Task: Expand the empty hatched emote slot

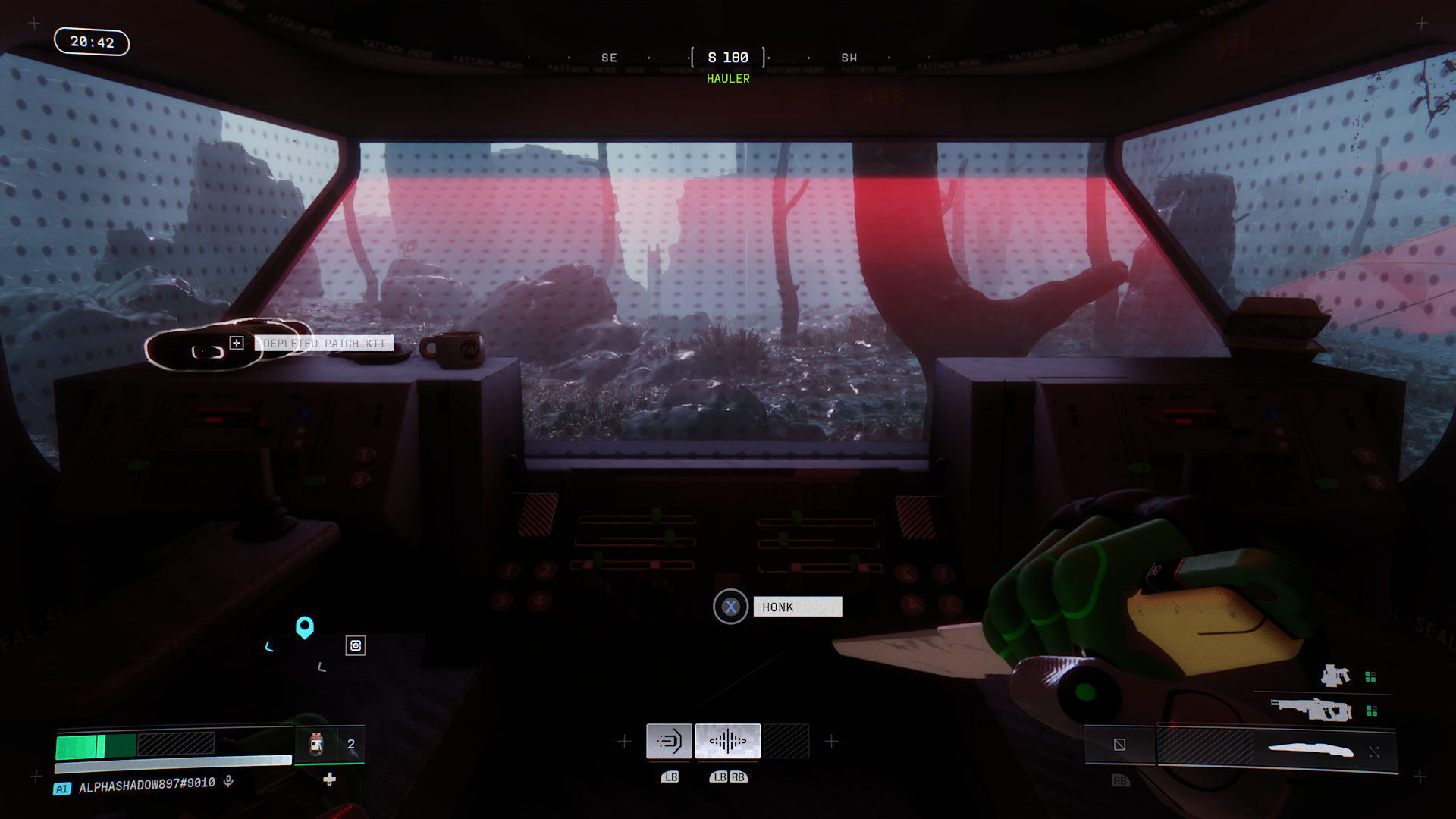Action: point(786,741)
